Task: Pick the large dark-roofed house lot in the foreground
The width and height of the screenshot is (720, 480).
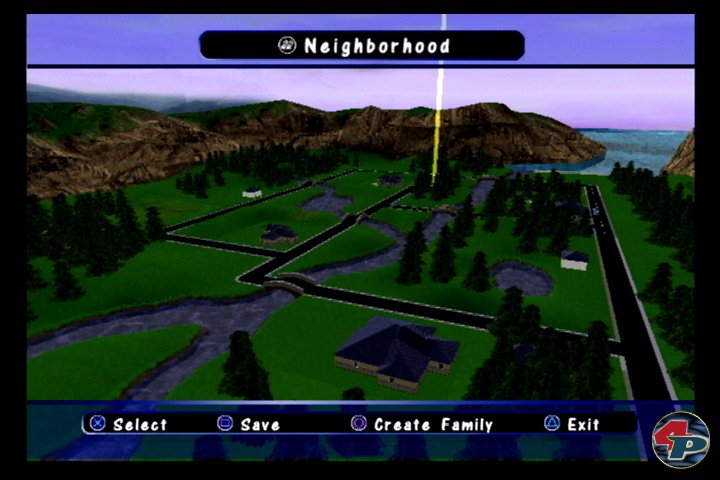Action: [x=396, y=351]
